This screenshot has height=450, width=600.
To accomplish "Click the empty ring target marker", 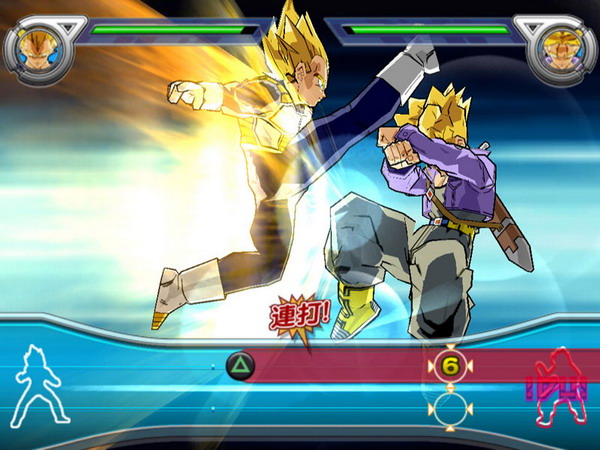I will (450, 408).
